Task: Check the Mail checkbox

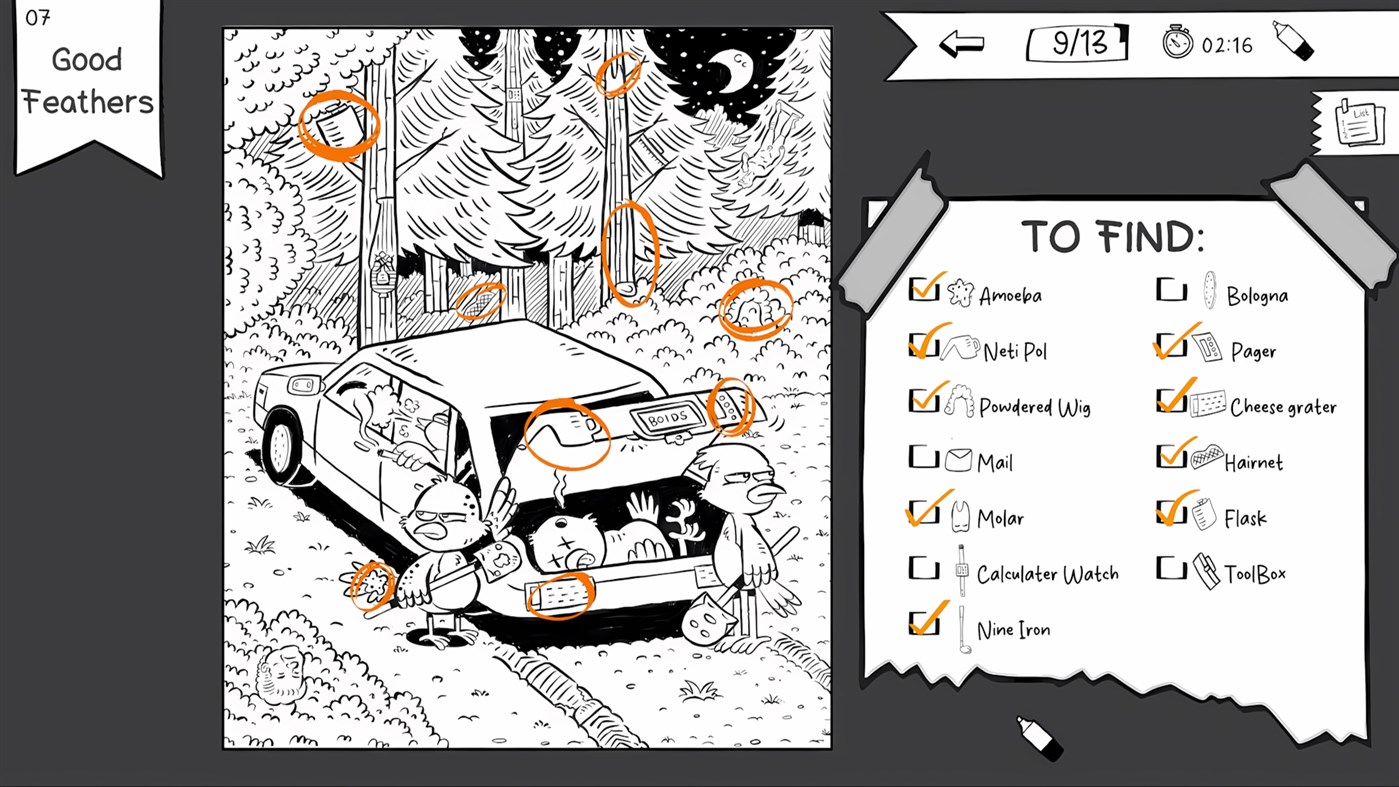Action: (x=924, y=457)
